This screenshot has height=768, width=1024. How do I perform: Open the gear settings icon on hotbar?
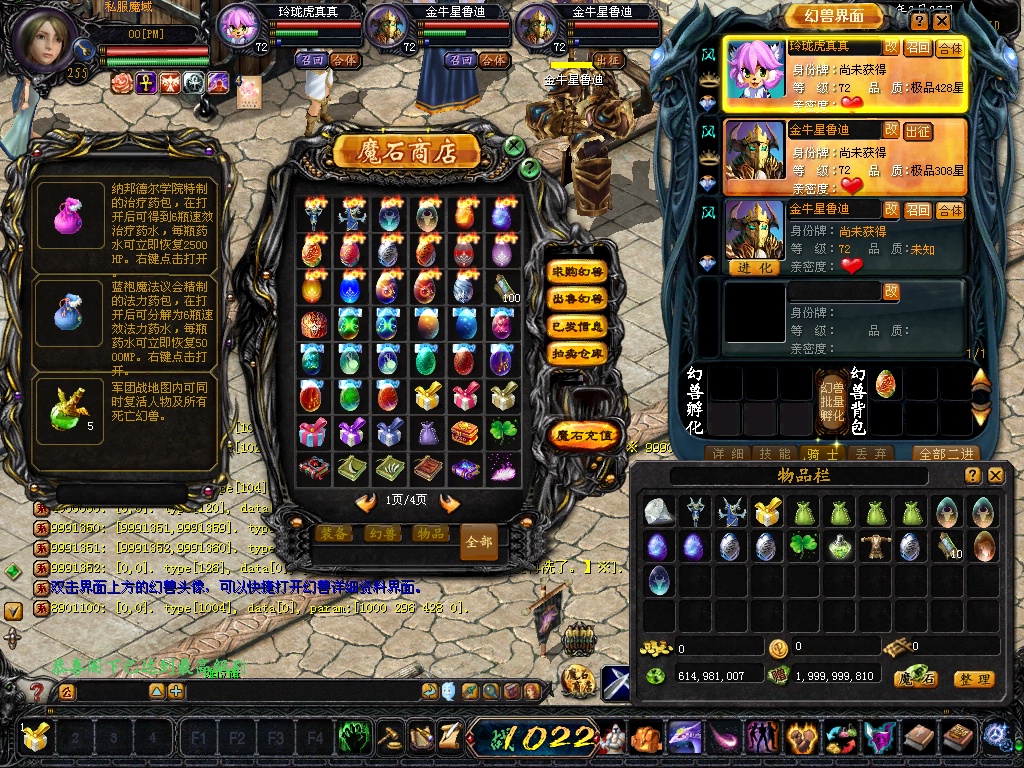[x=996, y=736]
